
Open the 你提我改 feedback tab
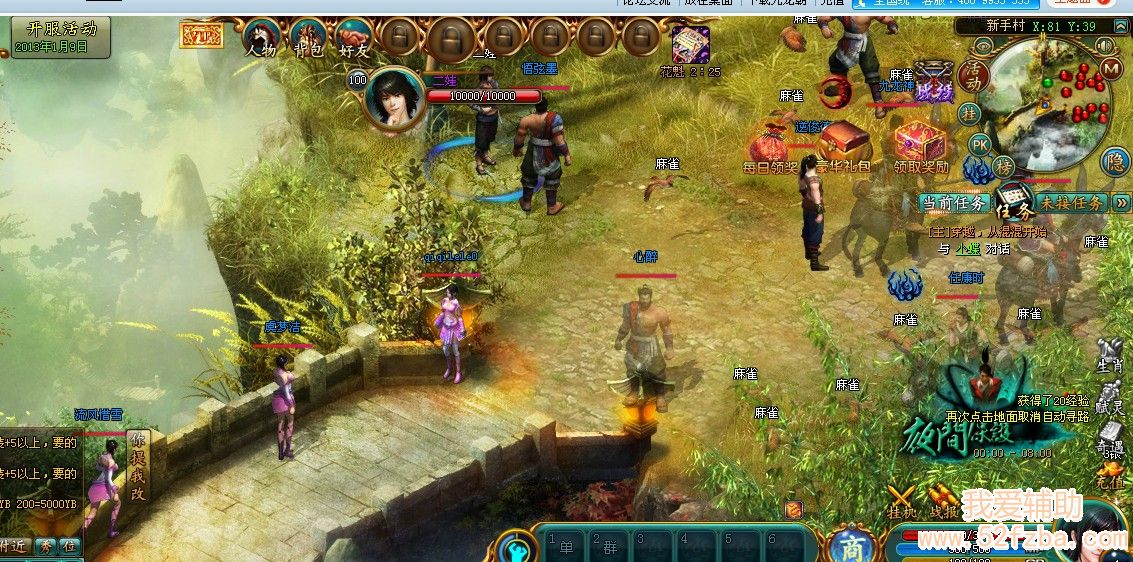[137, 466]
